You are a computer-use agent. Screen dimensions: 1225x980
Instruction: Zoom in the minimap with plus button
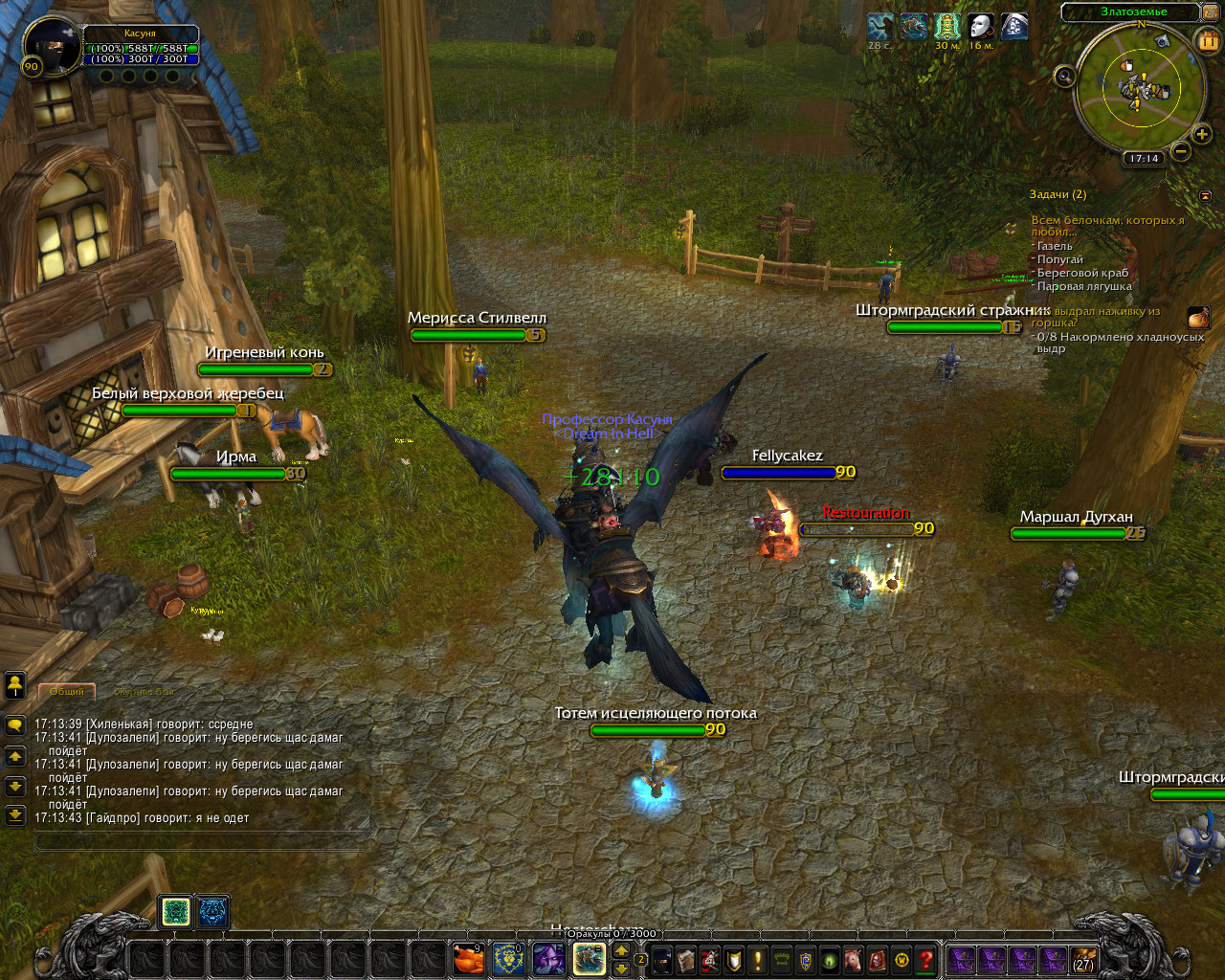pos(1202,135)
